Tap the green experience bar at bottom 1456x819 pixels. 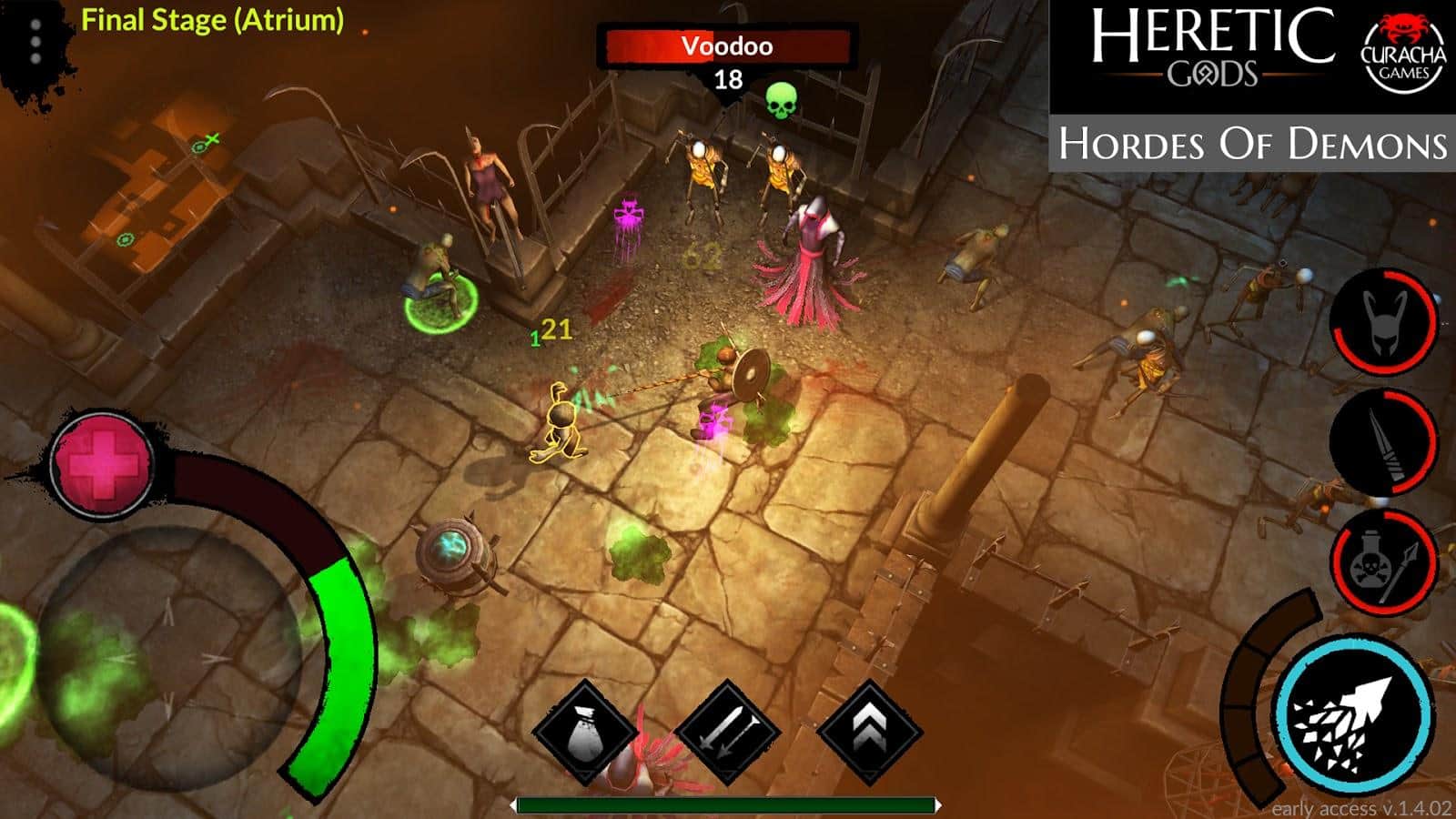point(728,804)
